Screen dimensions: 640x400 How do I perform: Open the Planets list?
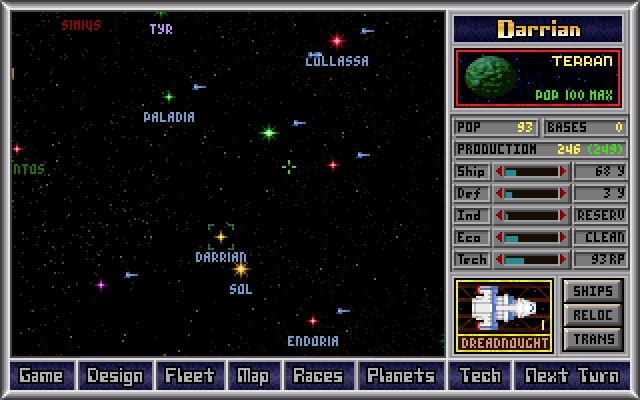click(x=400, y=376)
